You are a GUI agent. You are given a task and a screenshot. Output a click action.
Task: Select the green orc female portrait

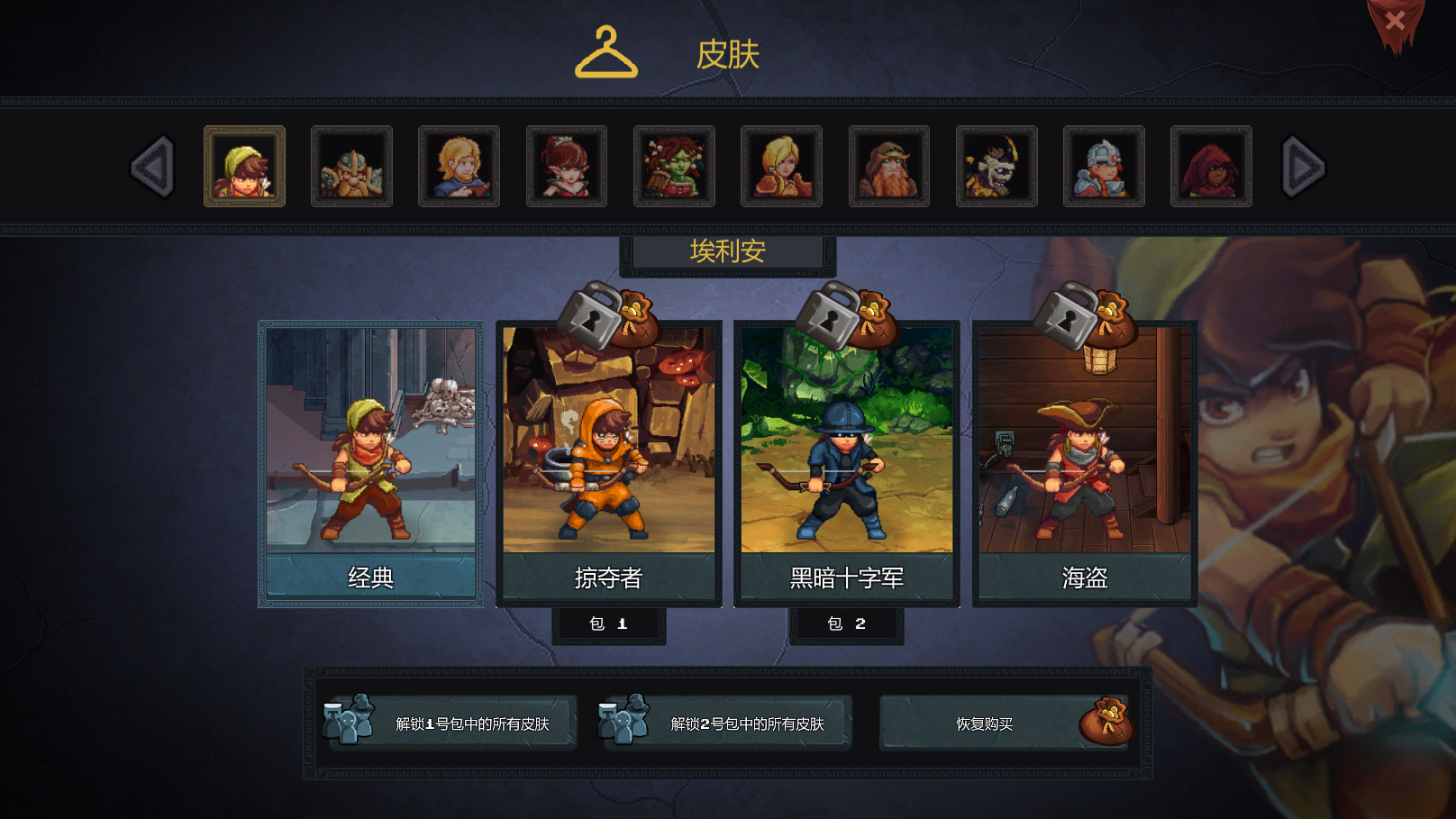click(674, 168)
